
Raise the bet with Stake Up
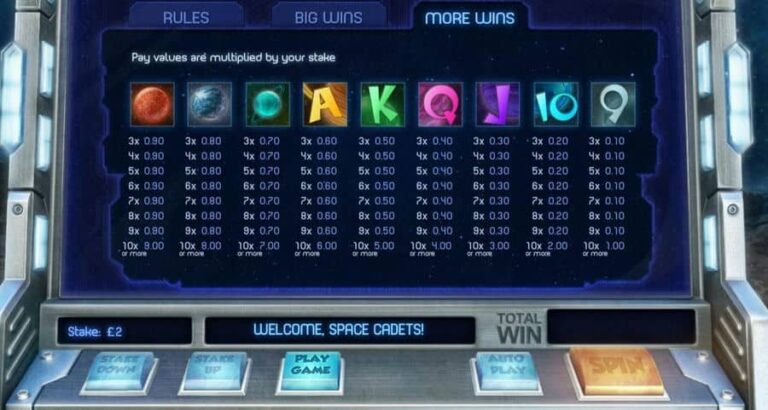pos(214,368)
